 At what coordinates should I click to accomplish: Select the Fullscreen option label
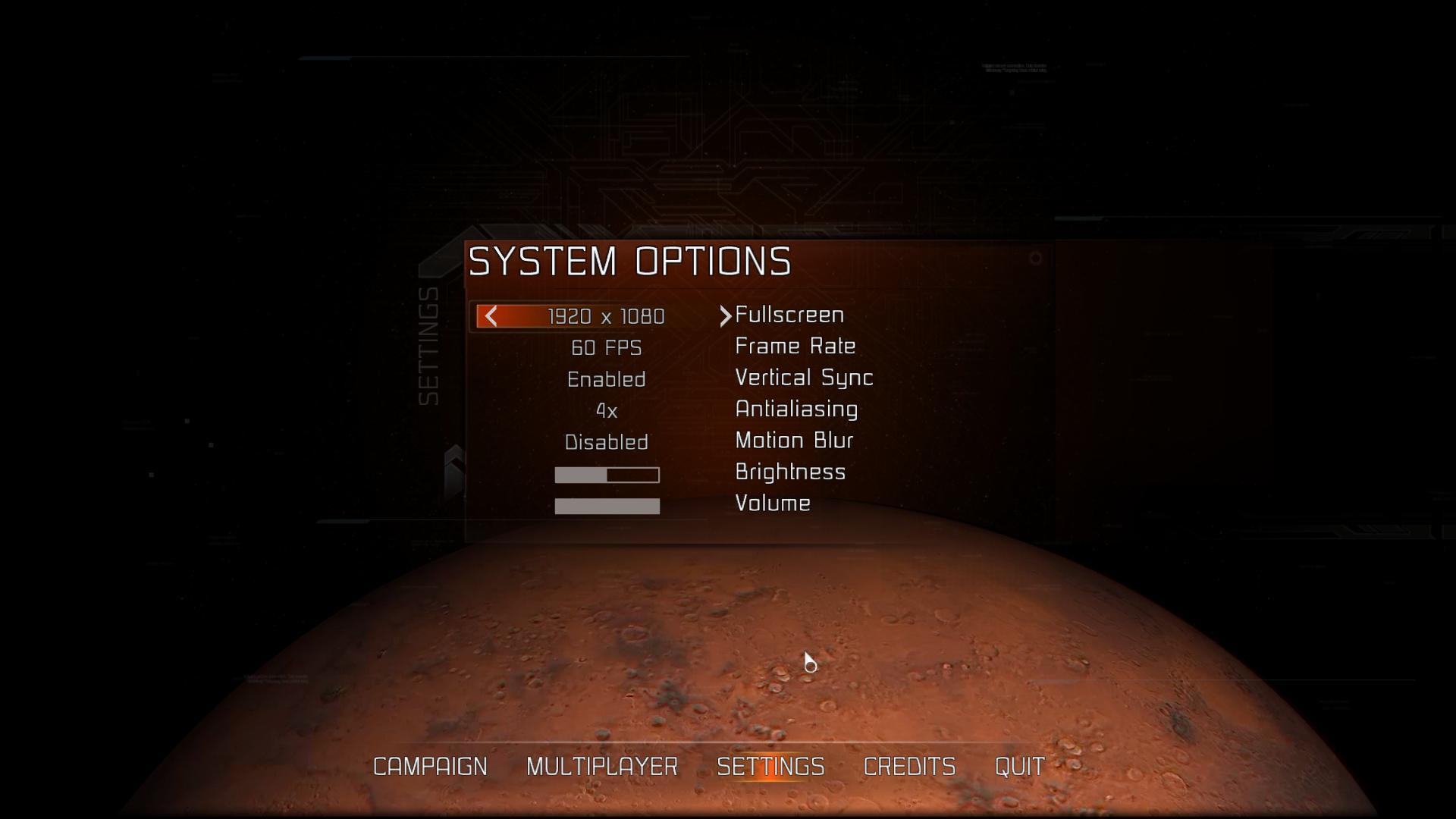[x=789, y=315]
